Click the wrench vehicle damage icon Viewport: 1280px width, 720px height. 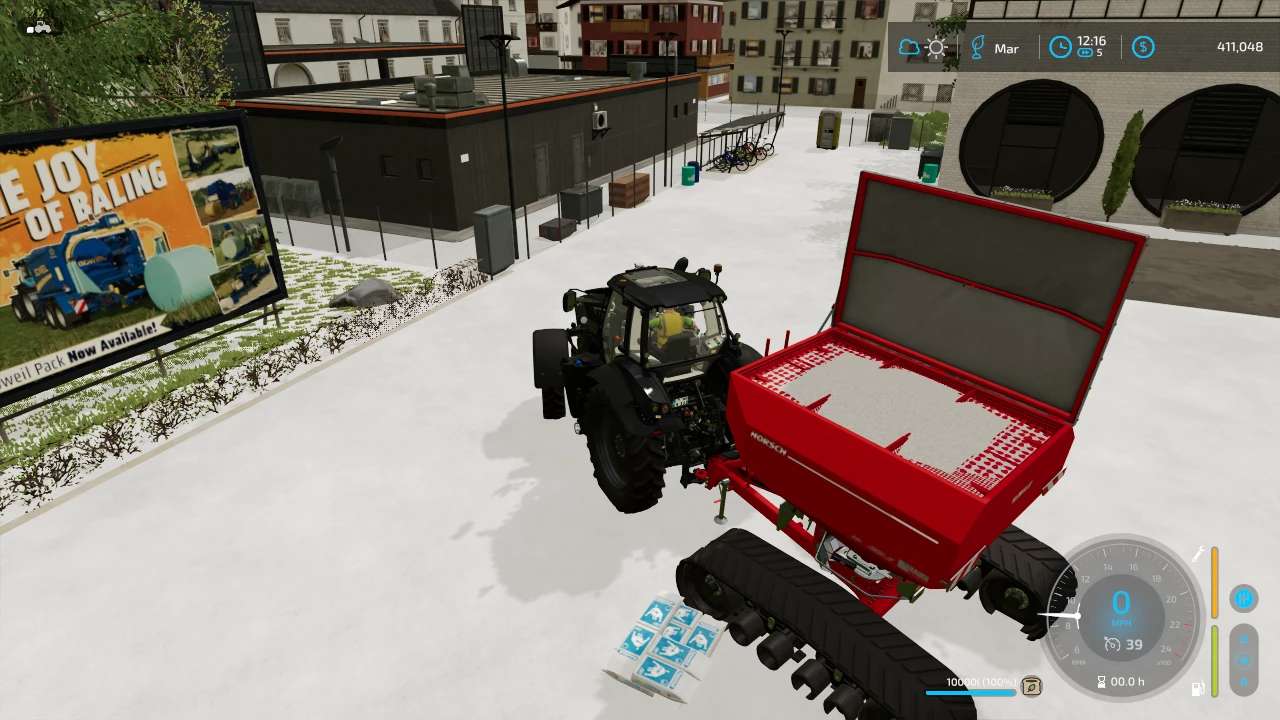[x=1197, y=554]
